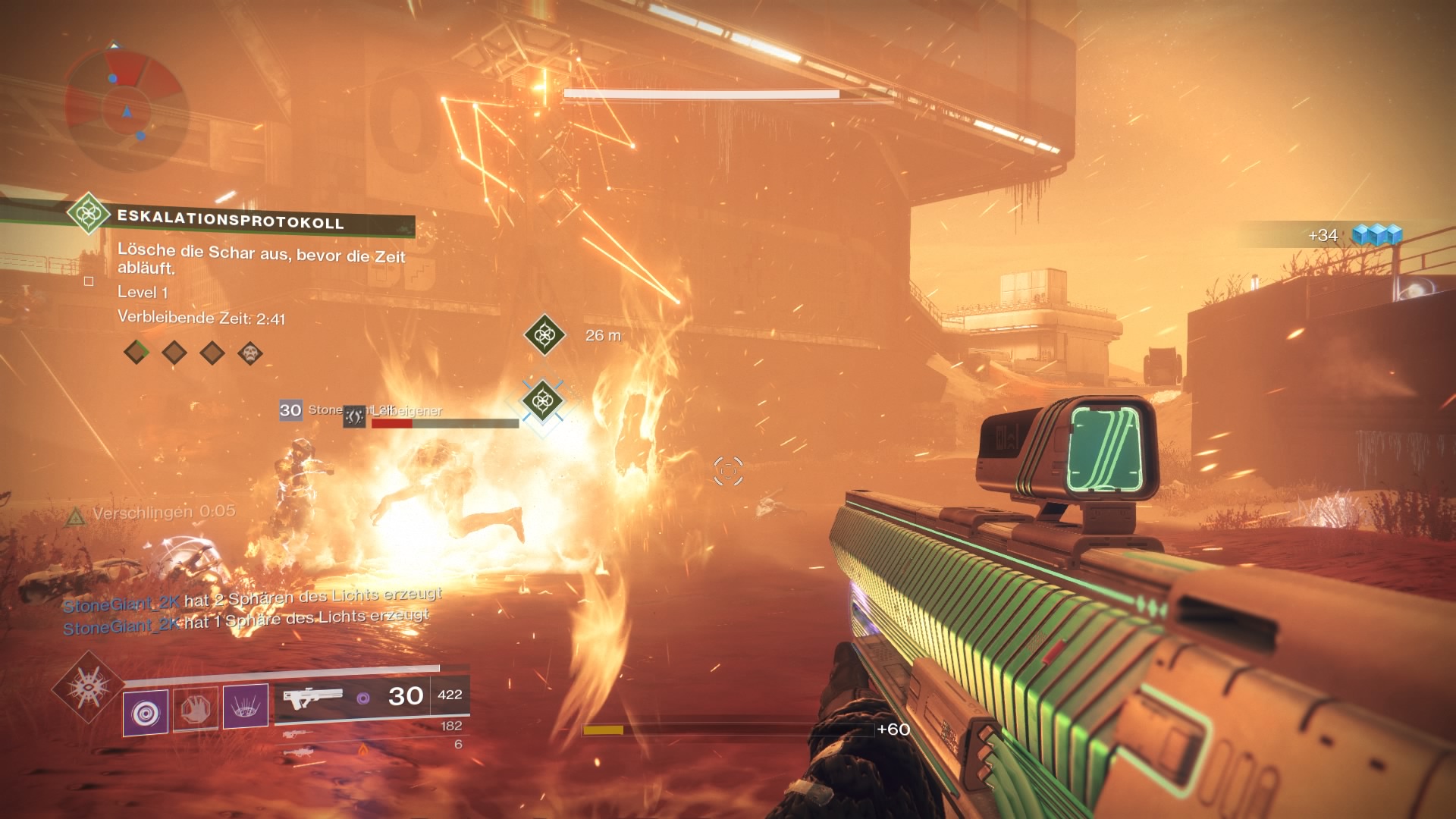The width and height of the screenshot is (1456, 819).
Task: Click the blue glimmer cubes icon
Action: click(x=1377, y=235)
